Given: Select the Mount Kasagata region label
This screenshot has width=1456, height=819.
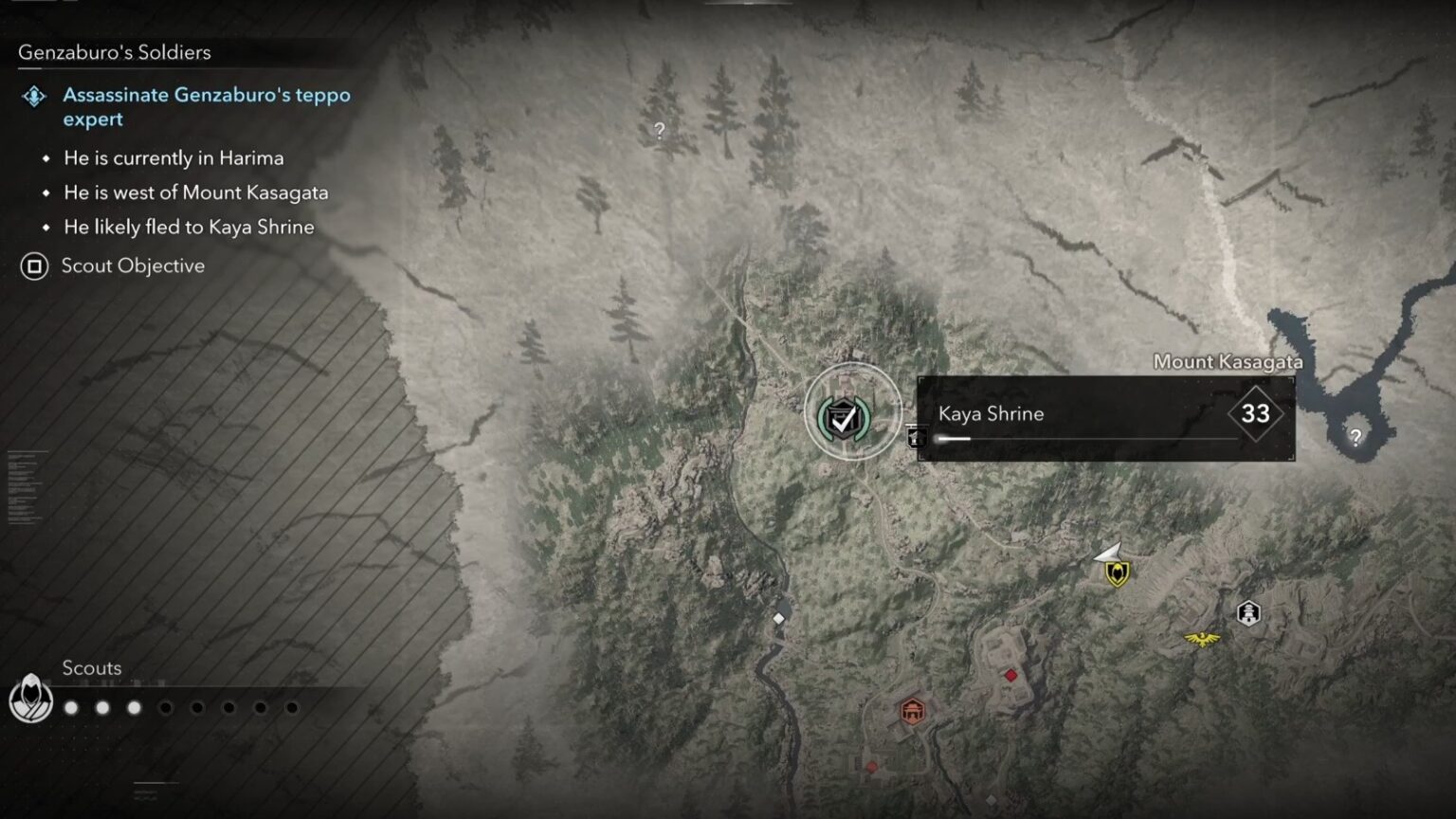Looking at the screenshot, I should pyautogui.click(x=1228, y=362).
